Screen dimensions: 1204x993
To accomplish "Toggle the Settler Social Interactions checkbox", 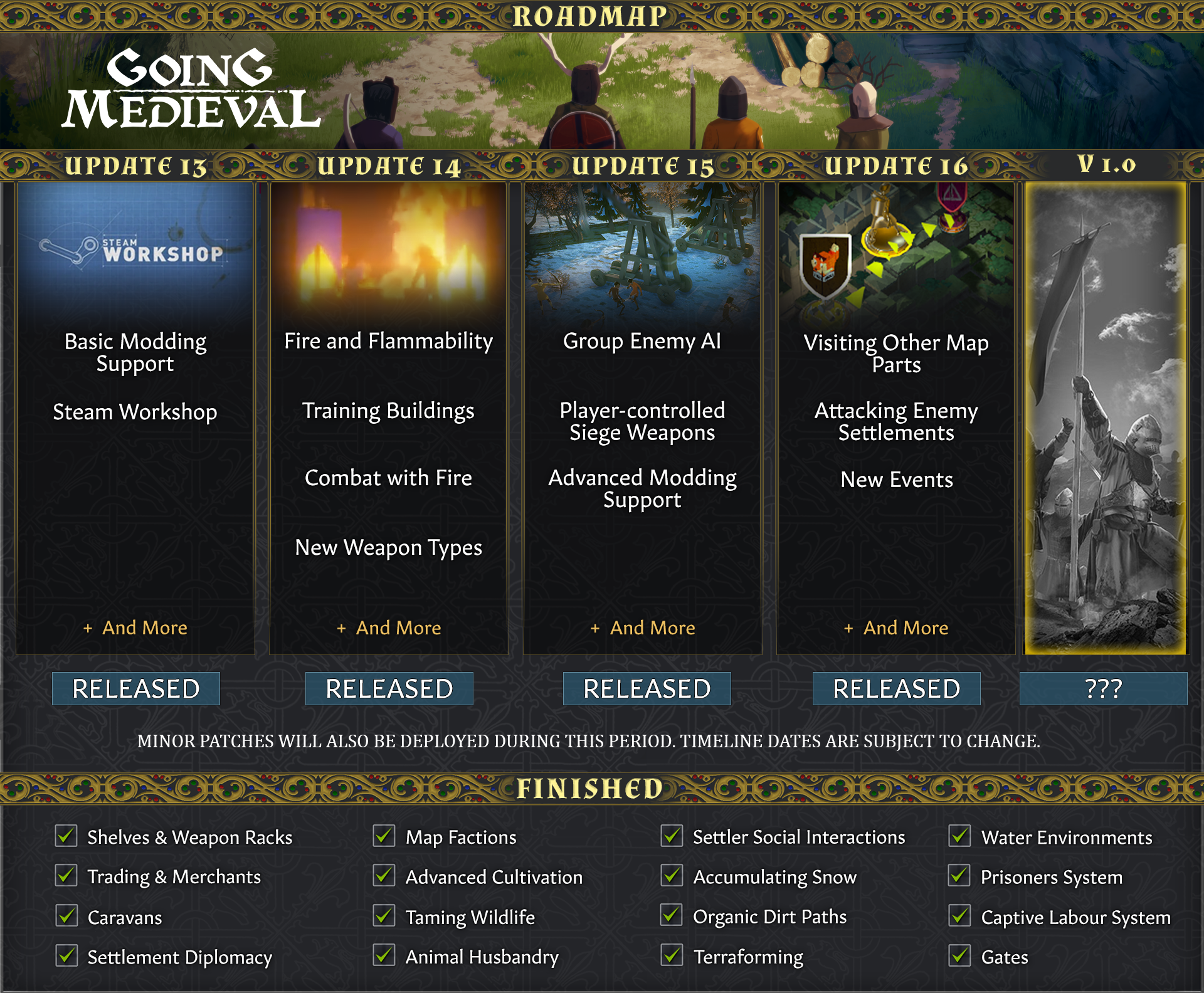I will click(672, 836).
